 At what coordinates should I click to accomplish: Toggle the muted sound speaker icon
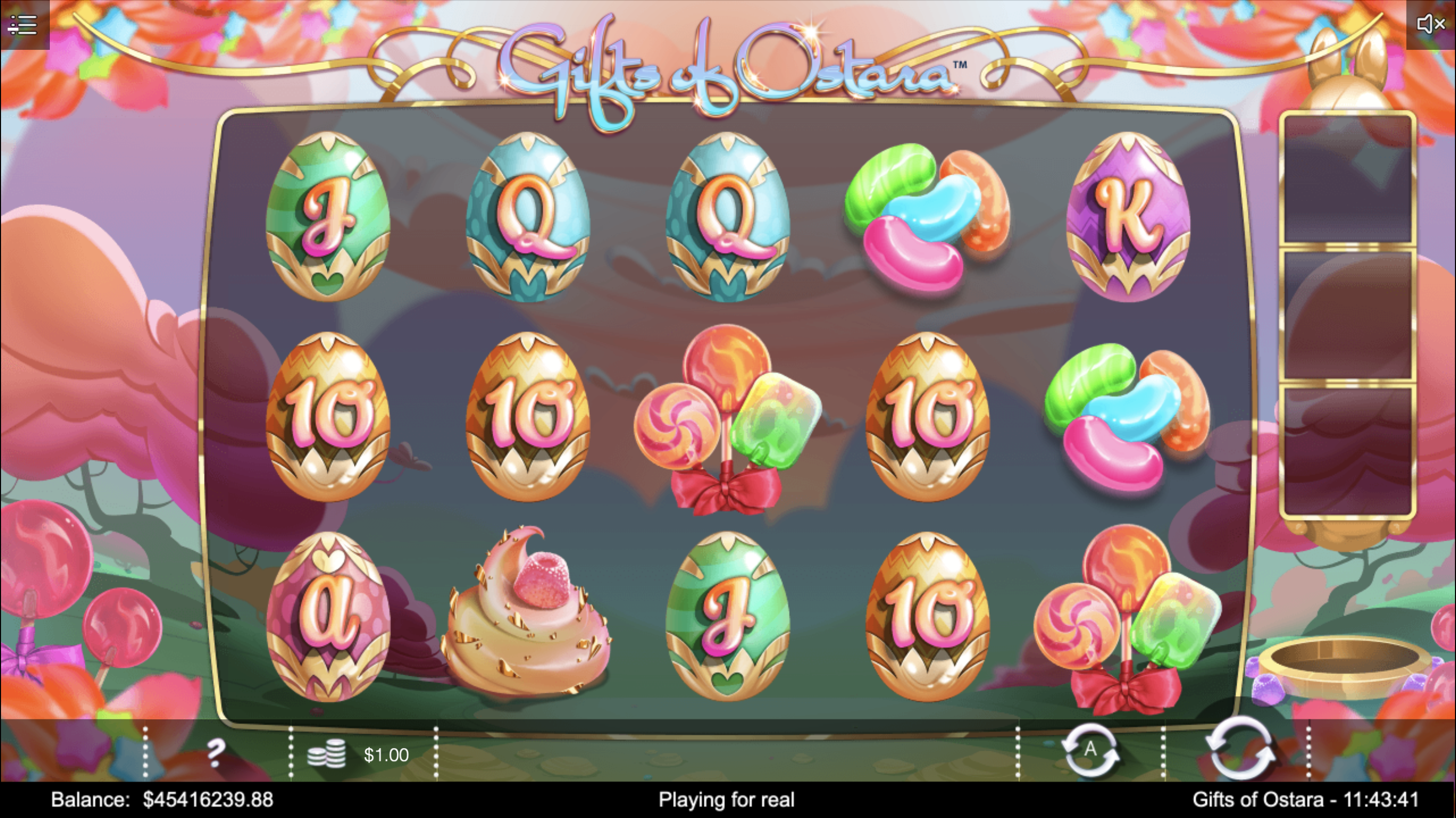pos(1430,24)
